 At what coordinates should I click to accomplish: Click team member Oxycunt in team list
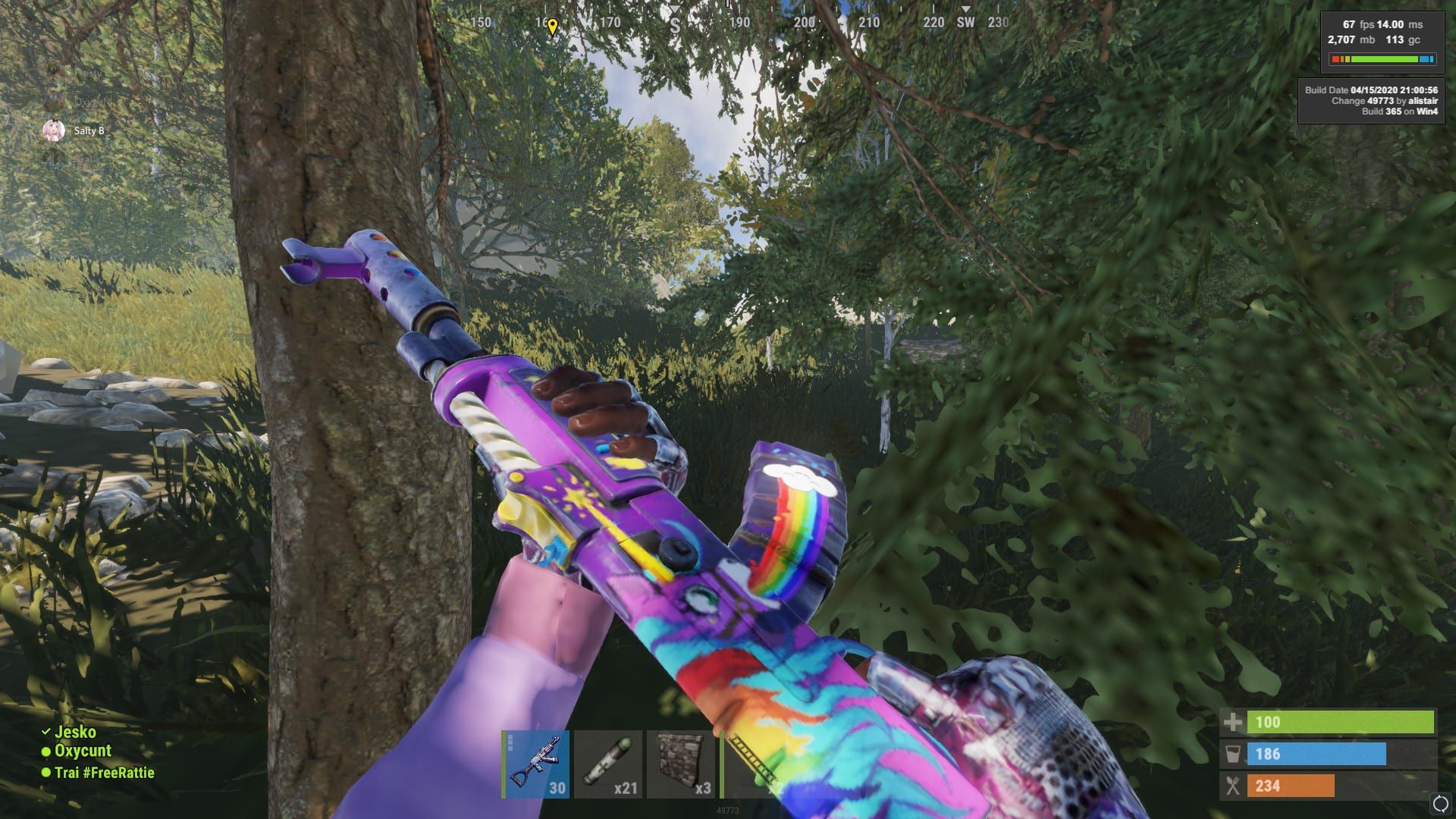coord(83,751)
